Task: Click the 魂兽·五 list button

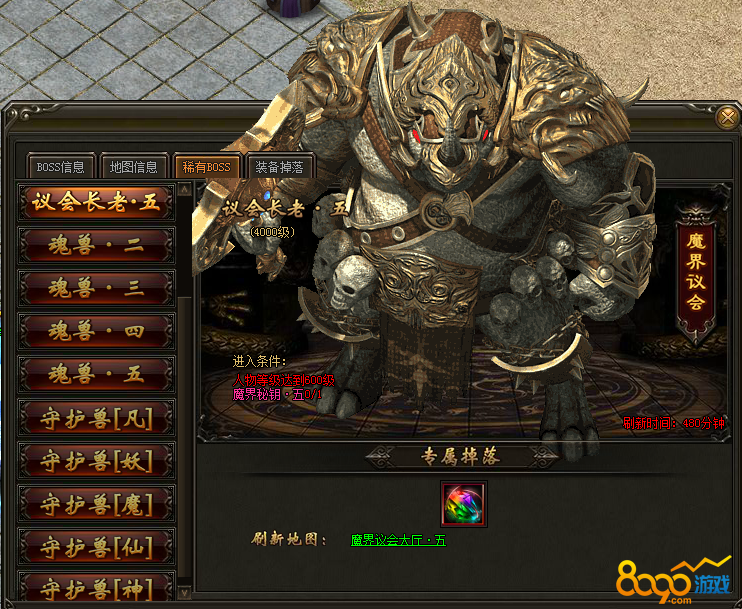Action: click(x=96, y=375)
